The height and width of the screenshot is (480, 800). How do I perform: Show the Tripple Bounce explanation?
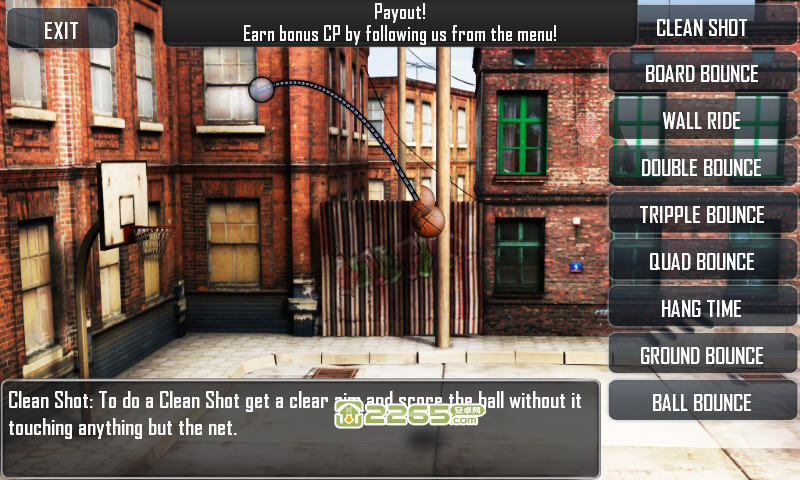702,215
